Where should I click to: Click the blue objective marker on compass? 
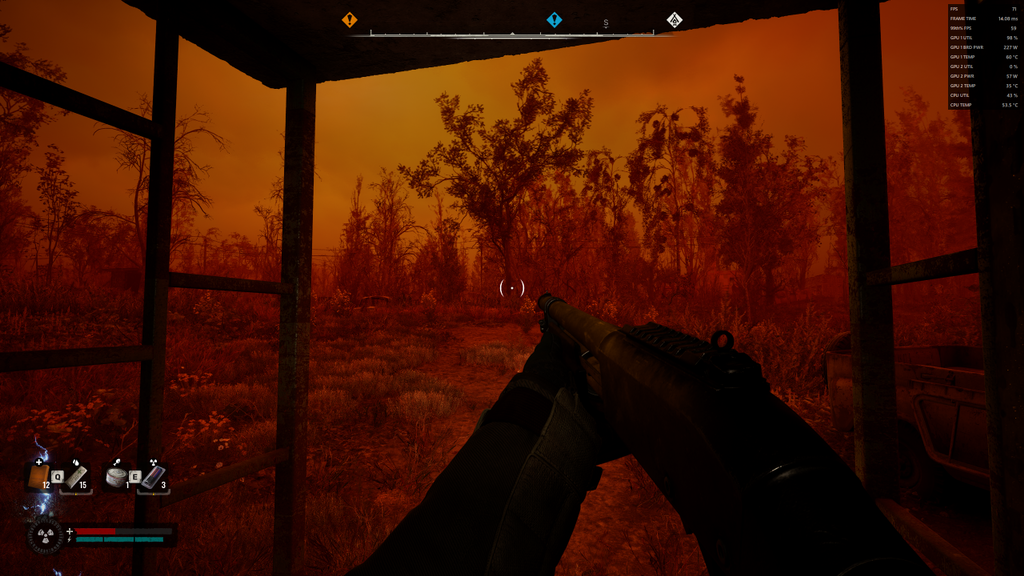pyautogui.click(x=554, y=19)
